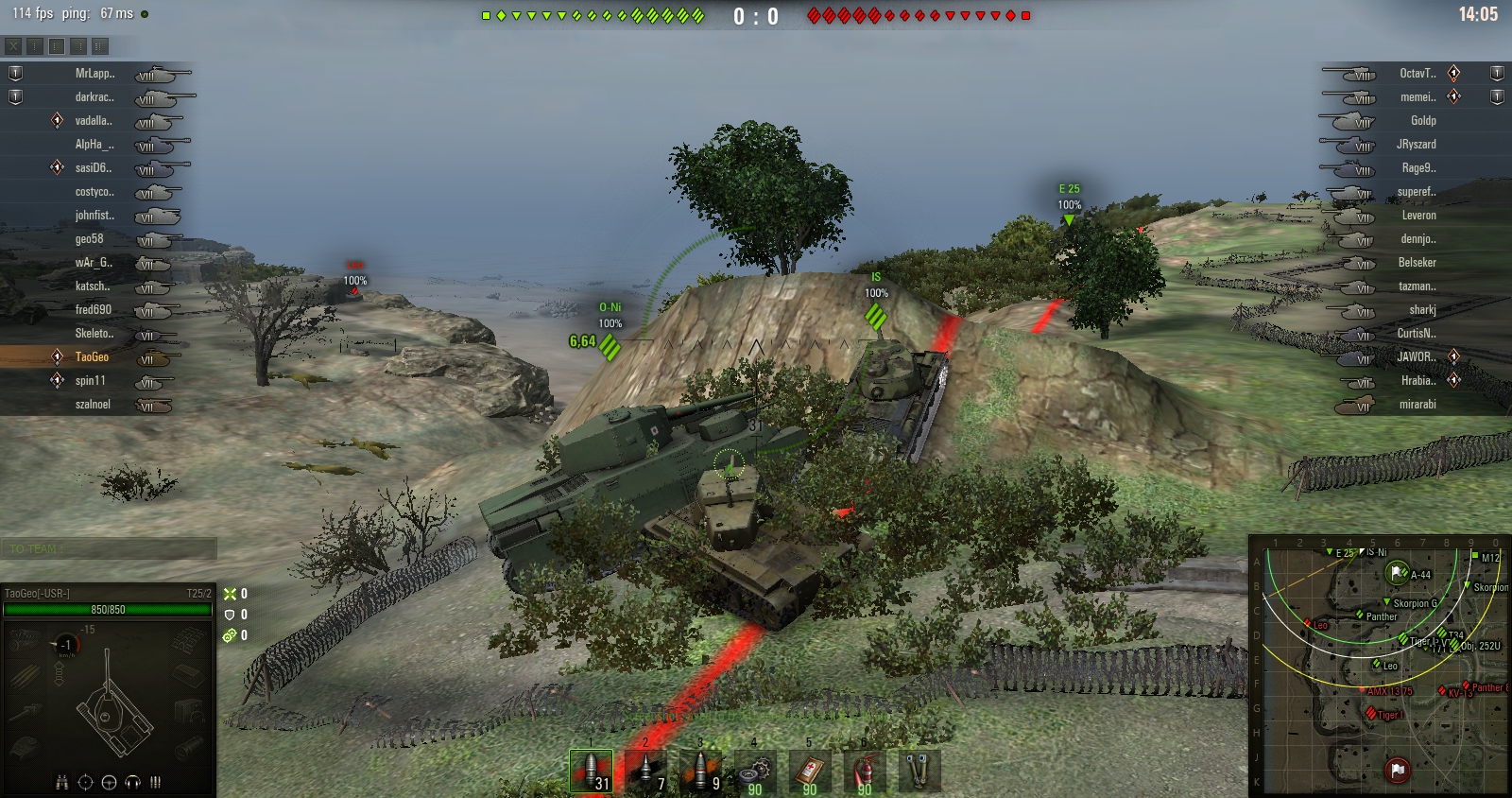
Task: Open the TO TEAM chat input box
Action: (x=109, y=548)
